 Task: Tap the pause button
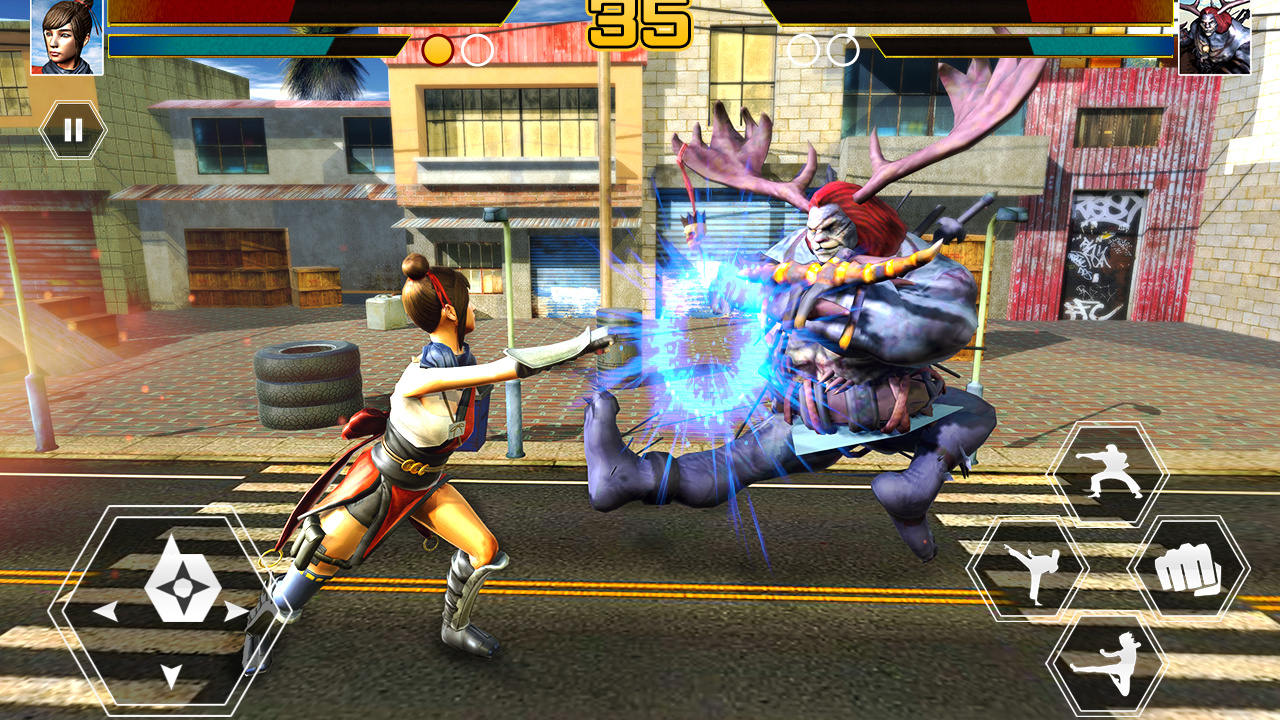click(x=72, y=127)
